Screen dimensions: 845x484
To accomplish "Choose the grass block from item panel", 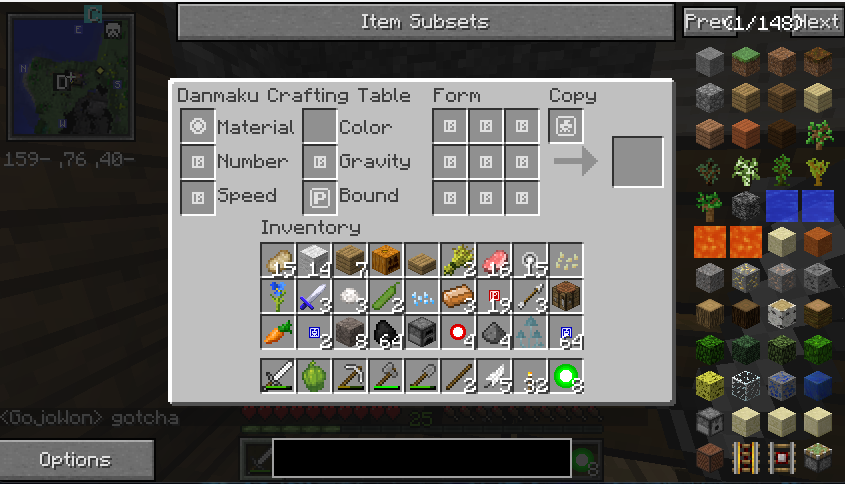I will coord(745,61).
